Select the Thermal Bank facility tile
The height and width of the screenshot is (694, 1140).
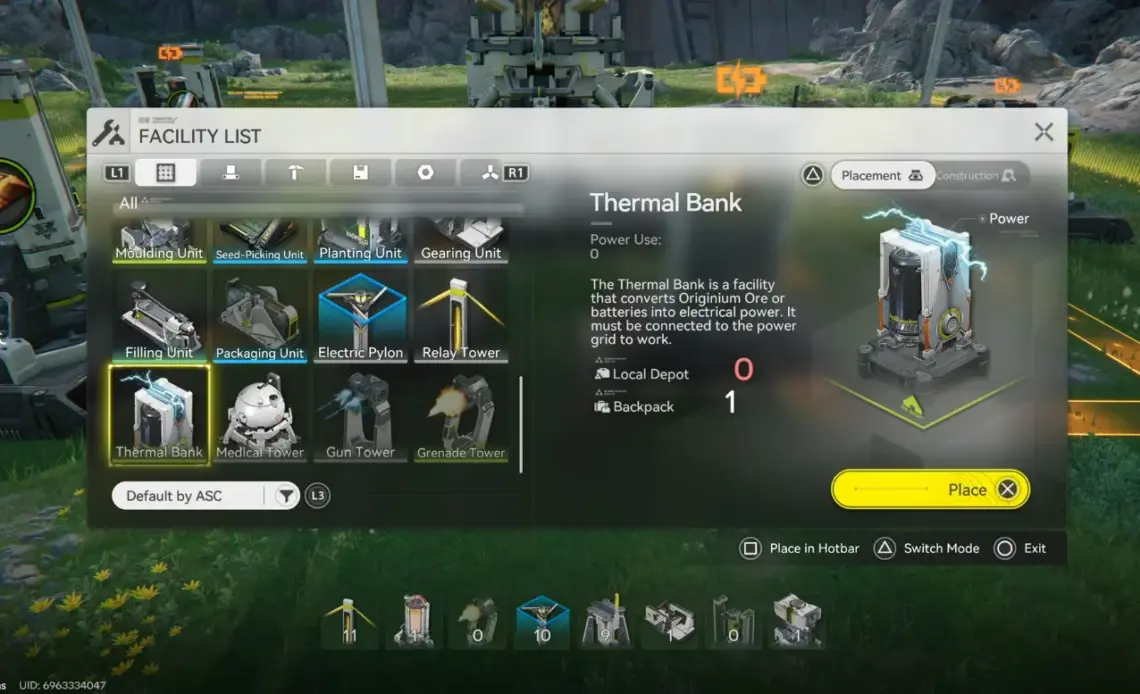click(159, 415)
